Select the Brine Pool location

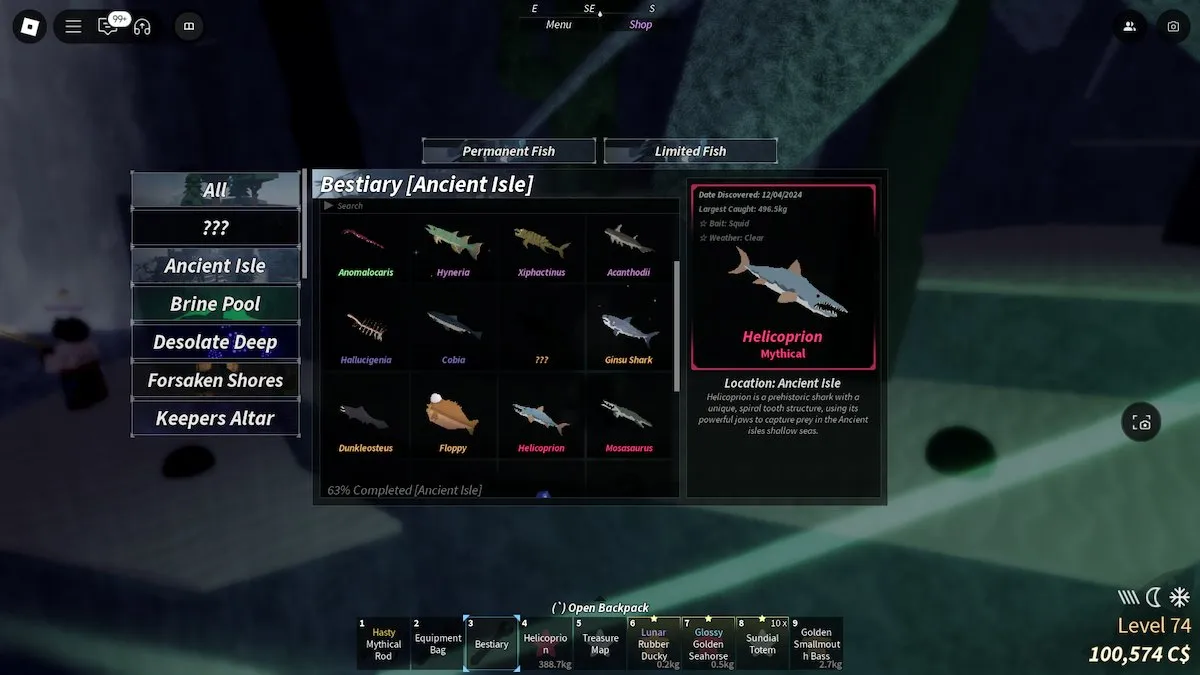tap(215, 304)
